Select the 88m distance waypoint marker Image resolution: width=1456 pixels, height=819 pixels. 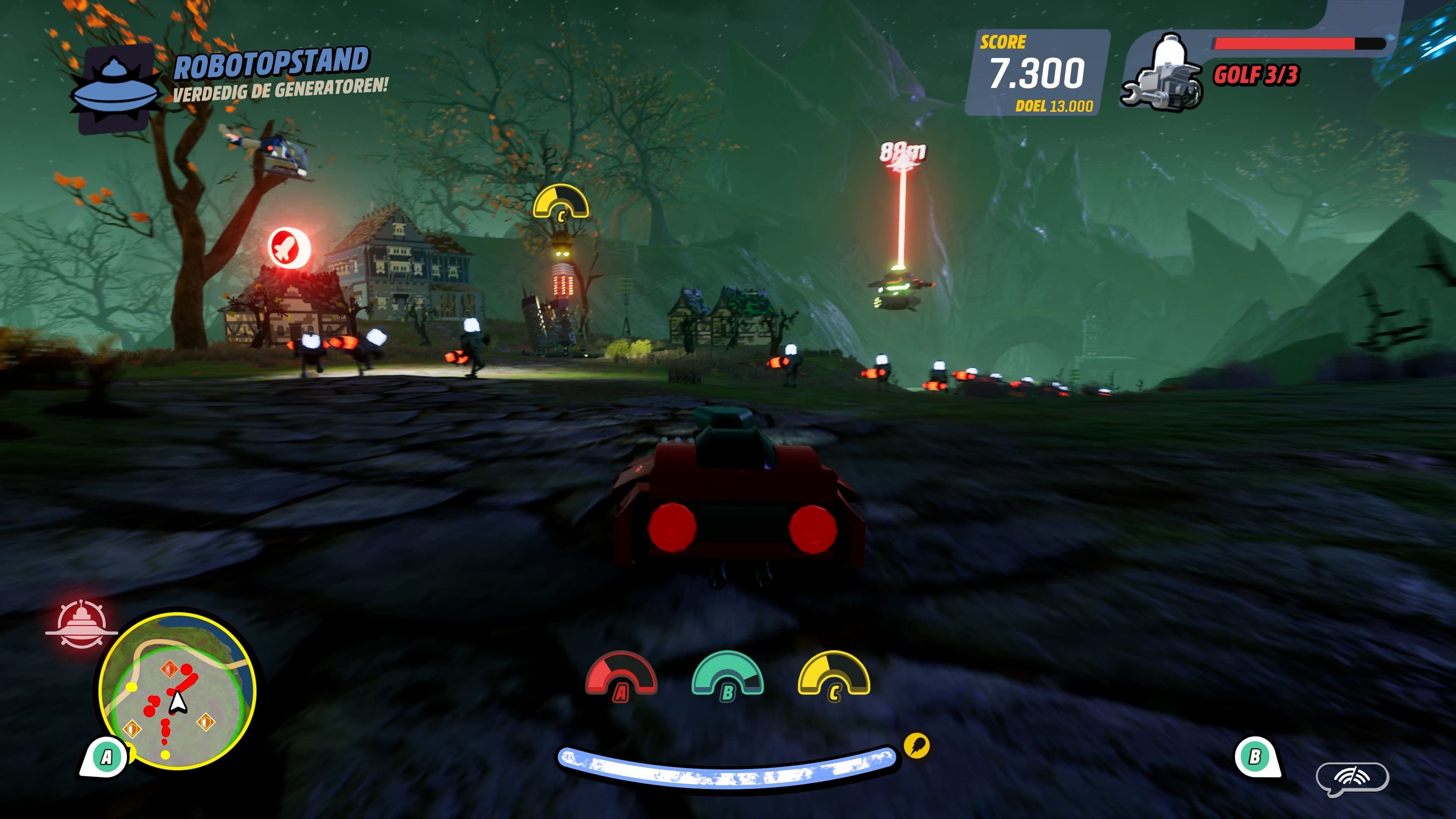[x=902, y=153]
